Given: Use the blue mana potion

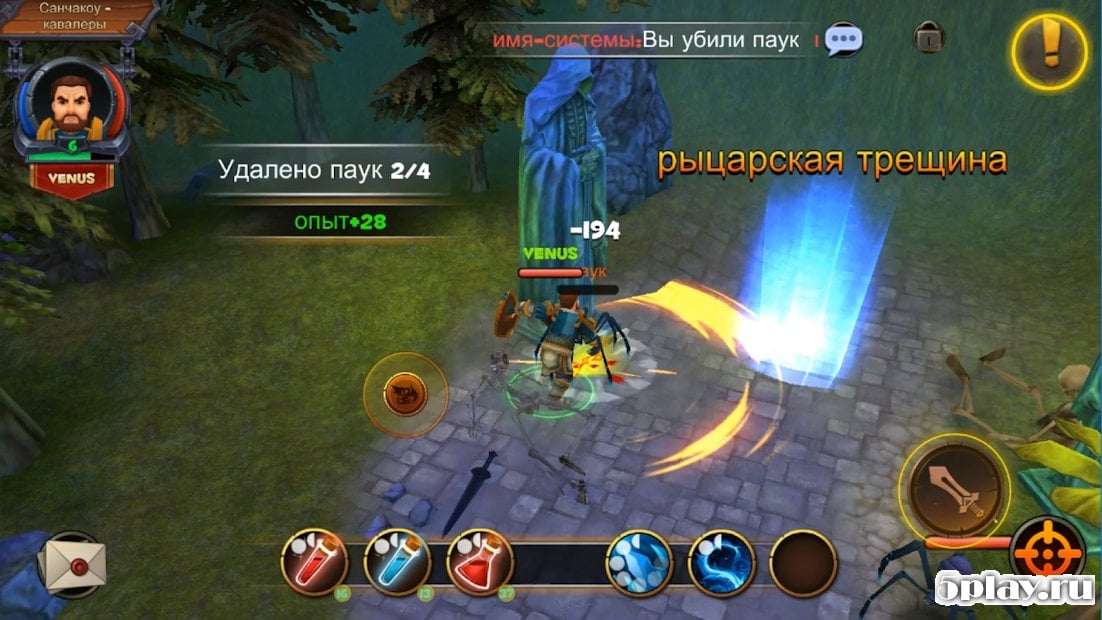Looking at the screenshot, I should [x=397, y=563].
